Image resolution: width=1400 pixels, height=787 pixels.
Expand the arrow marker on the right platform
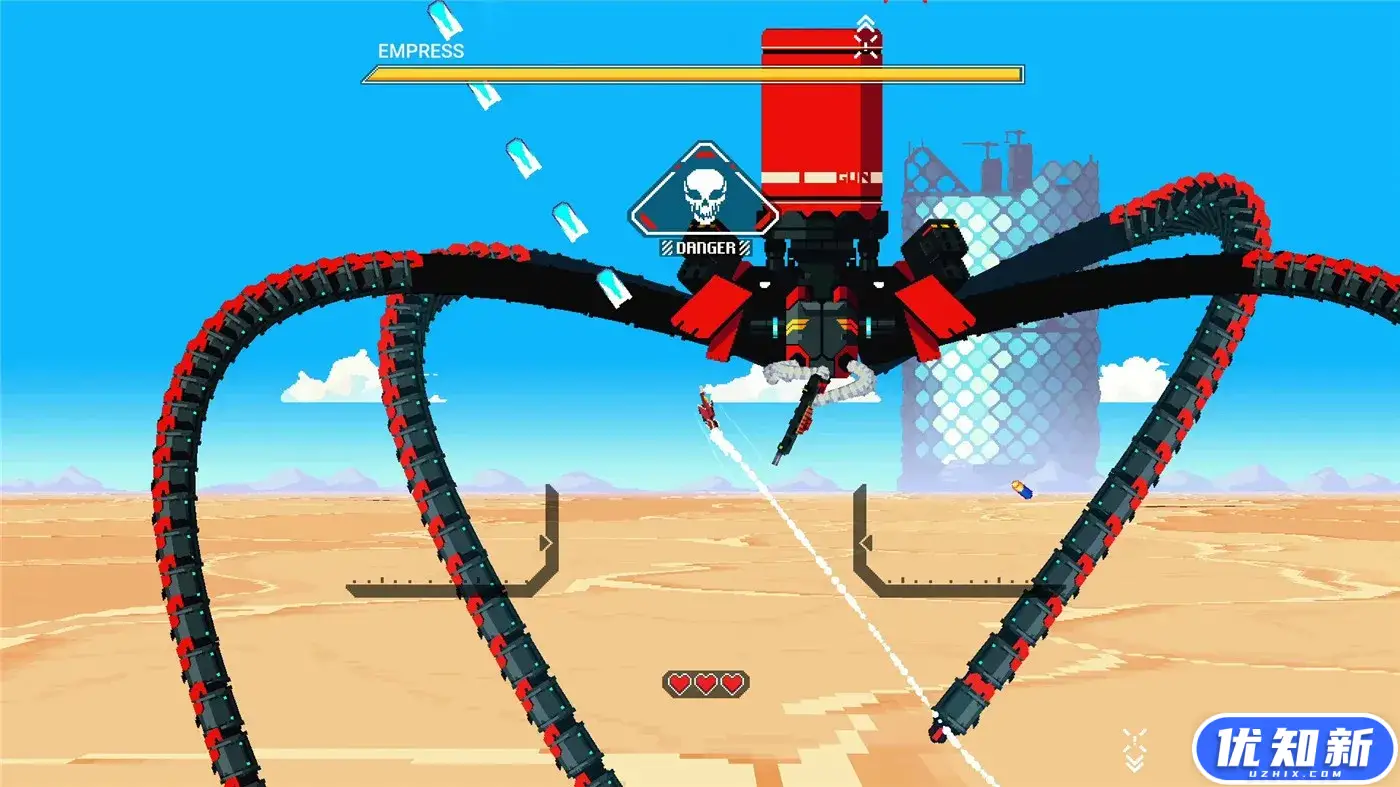click(867, 544)
